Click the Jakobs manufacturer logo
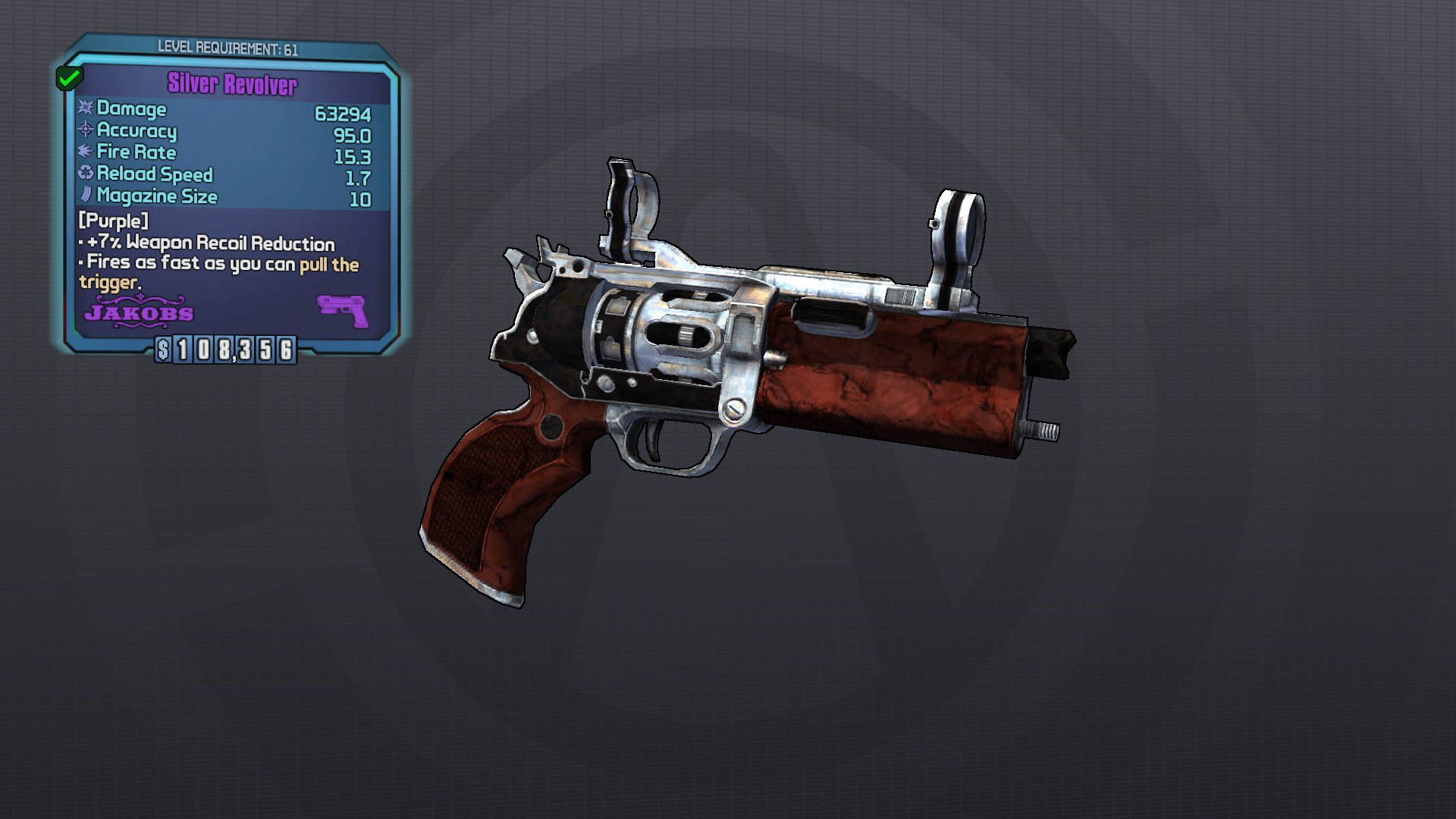This screenshot has width=1456, height=819. pyautogui.click(x=139, y=312)
